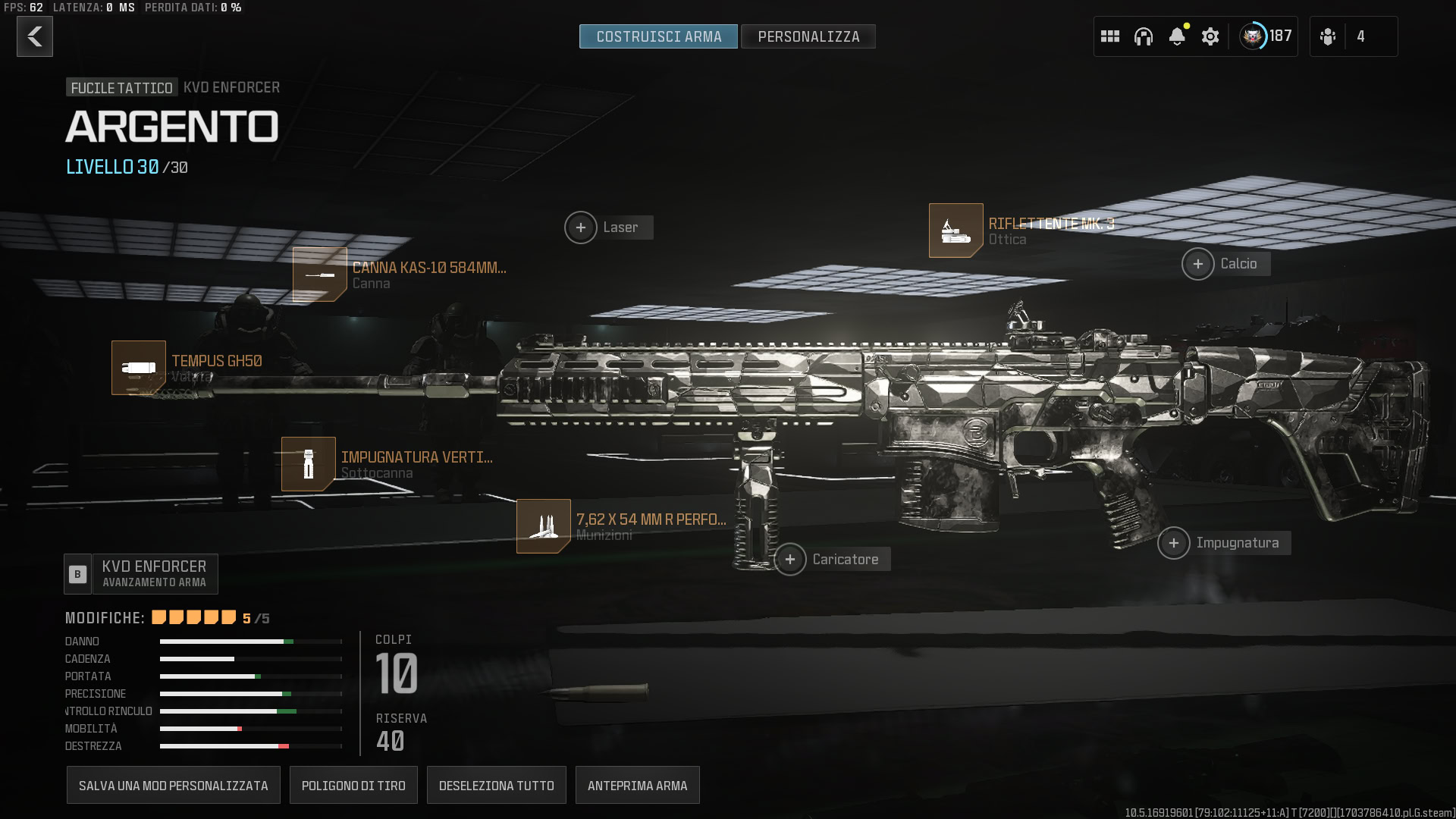Edit the Impugnatura Verticale underbarrel slot

point(309,464)
